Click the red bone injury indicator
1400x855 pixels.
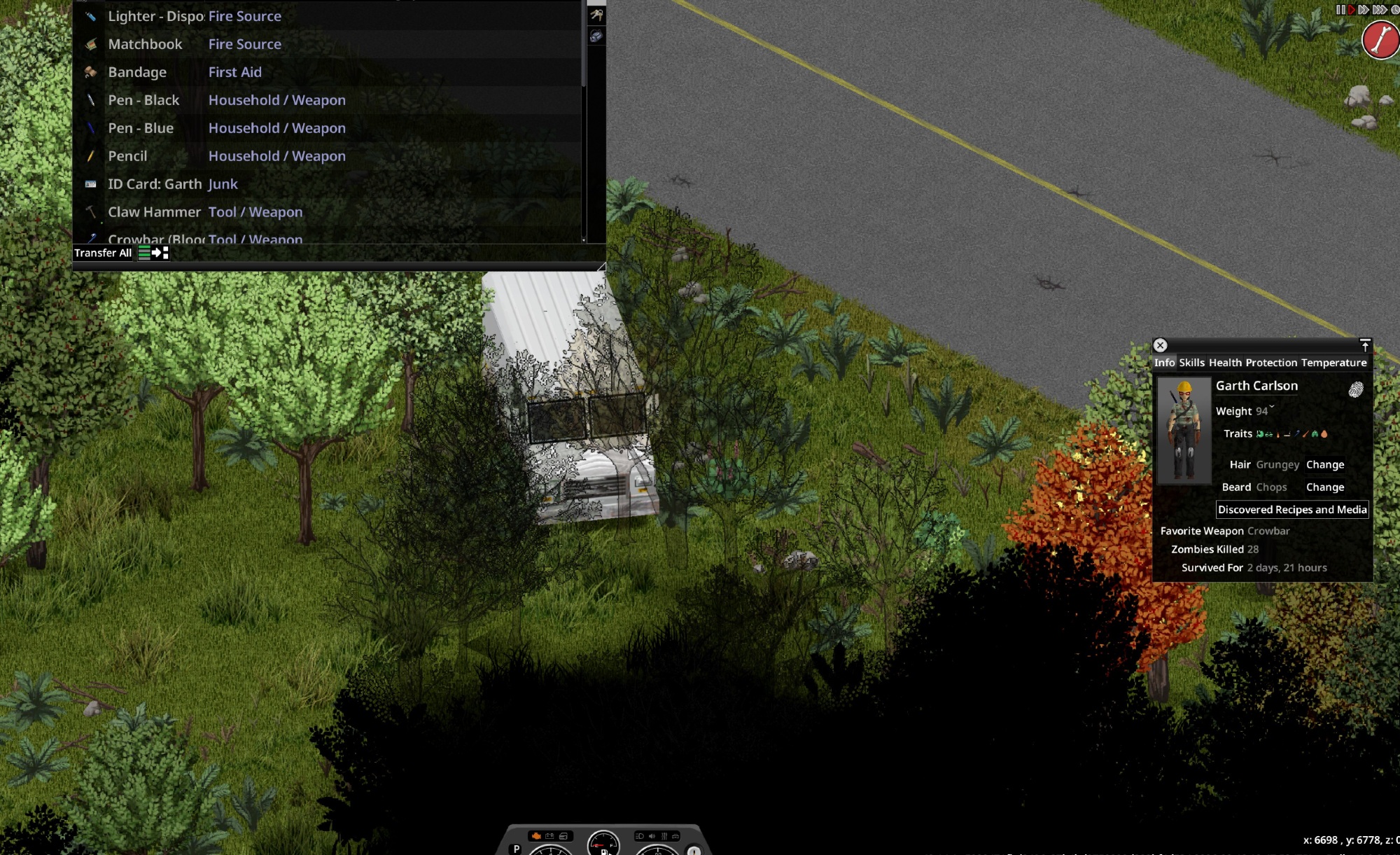tap(1380, 40)
